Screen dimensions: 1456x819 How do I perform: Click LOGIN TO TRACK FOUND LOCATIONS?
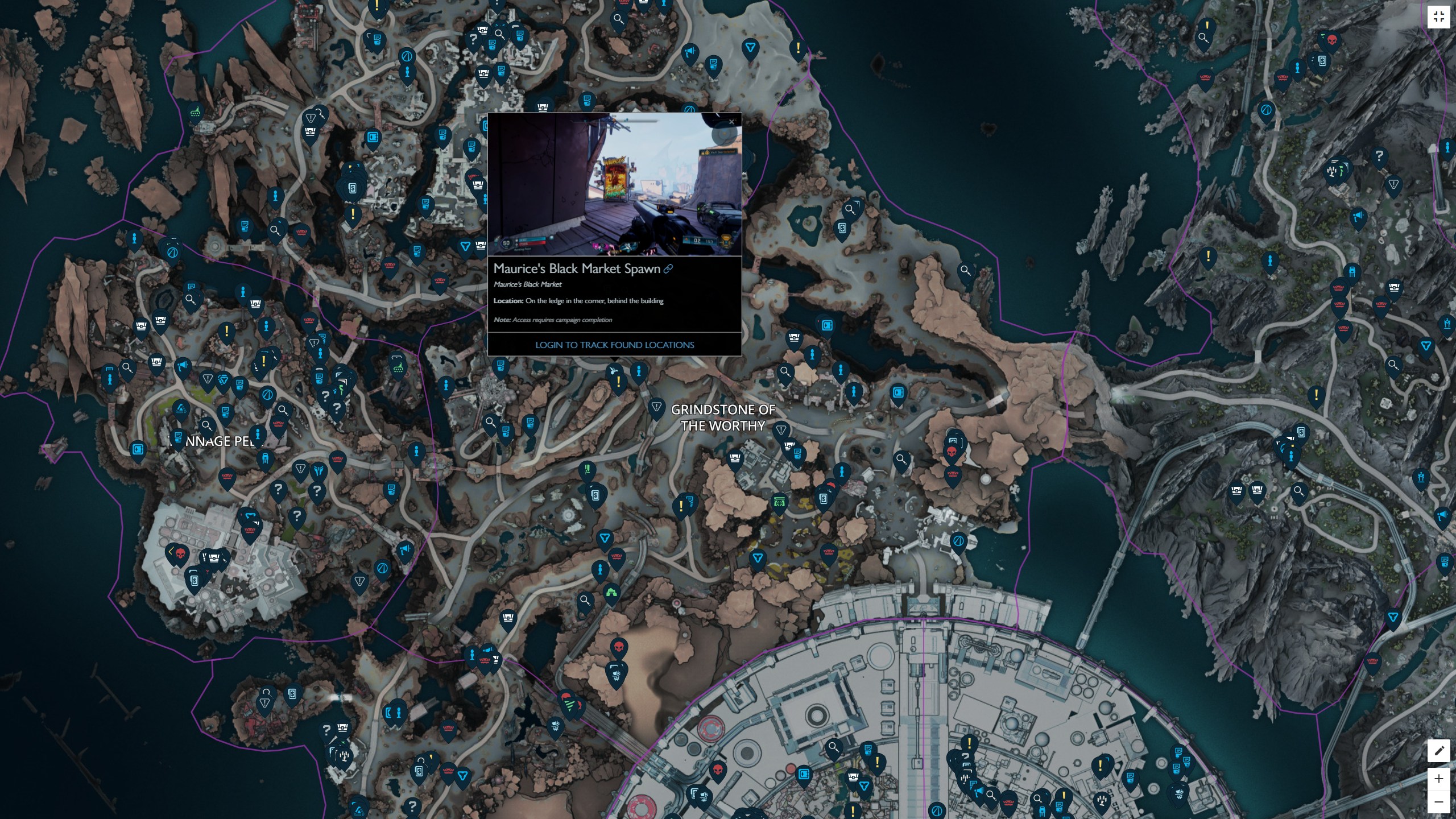coord(615,345)
